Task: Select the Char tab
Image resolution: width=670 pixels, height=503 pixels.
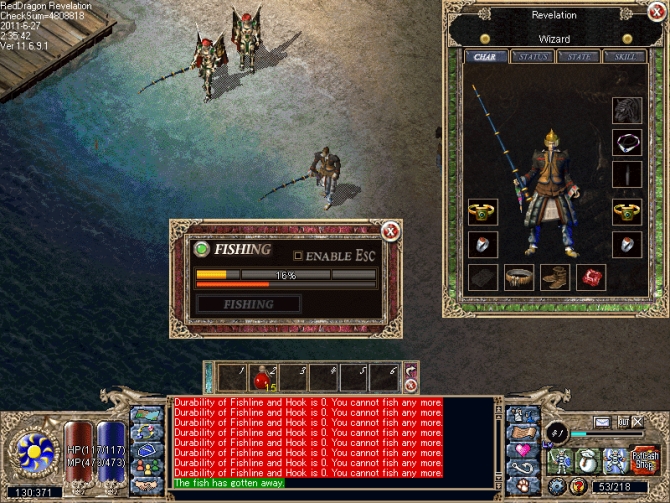Action: (490, 57)
